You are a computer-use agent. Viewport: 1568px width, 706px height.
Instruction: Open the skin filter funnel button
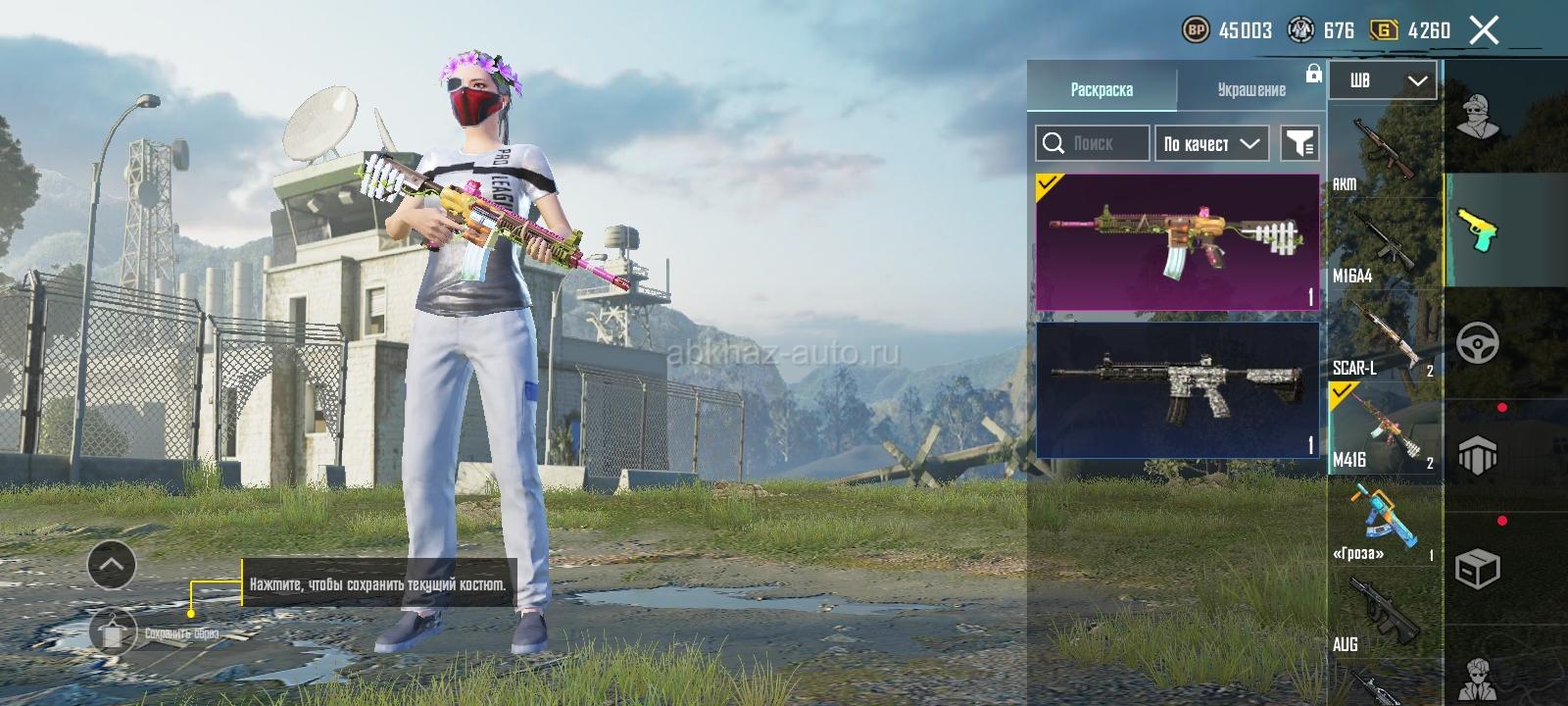(x=1299, y=143)
